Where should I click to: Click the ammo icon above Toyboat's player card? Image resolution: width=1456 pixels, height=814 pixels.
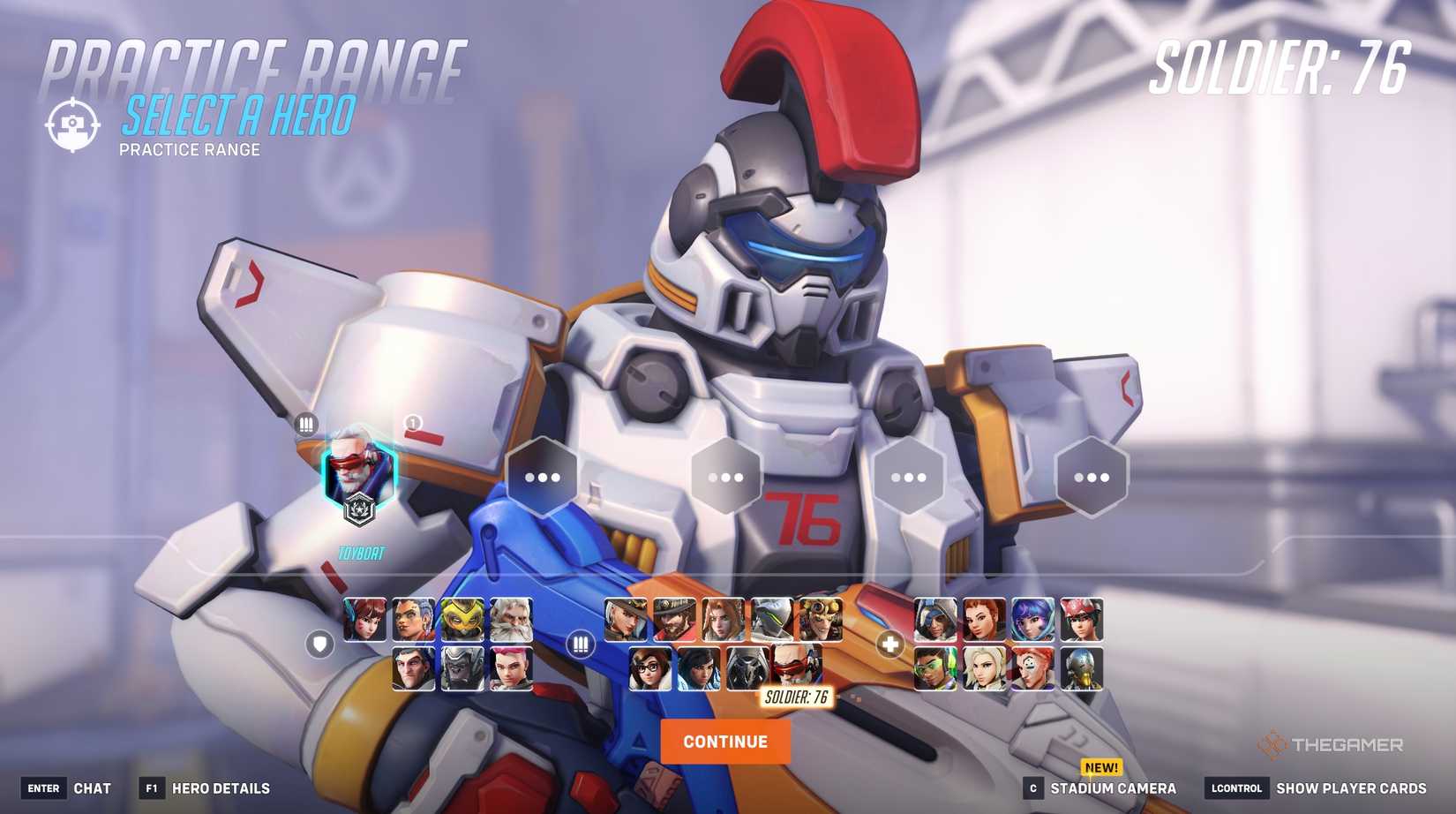[304, 425]
